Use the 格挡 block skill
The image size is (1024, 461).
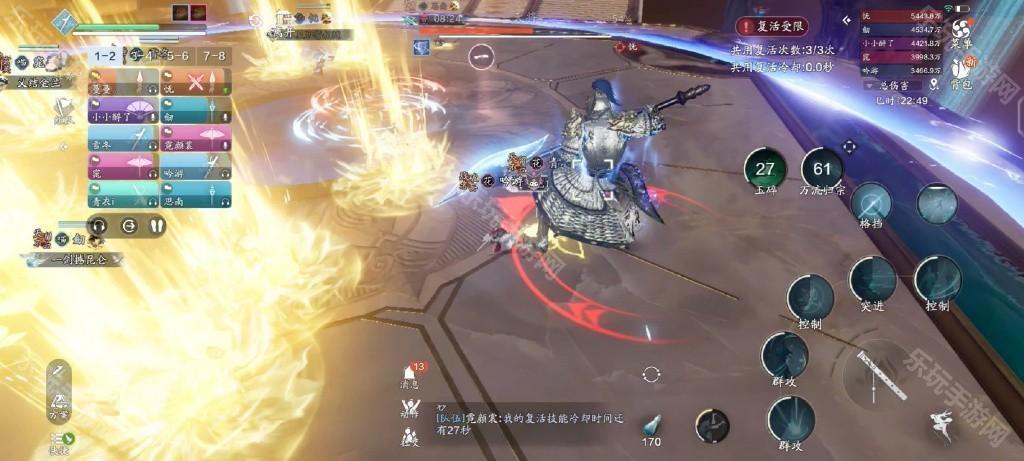(x=871, y=203)
